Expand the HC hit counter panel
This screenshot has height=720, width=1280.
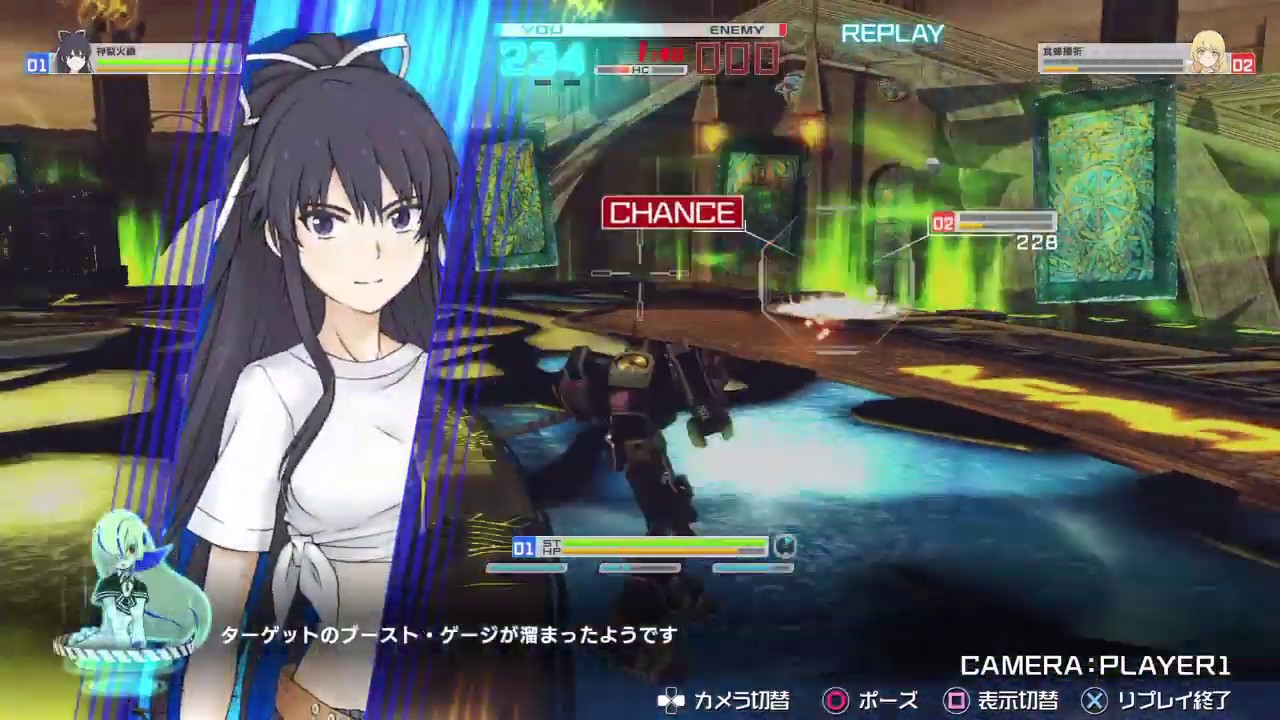[x=640, y=70]
